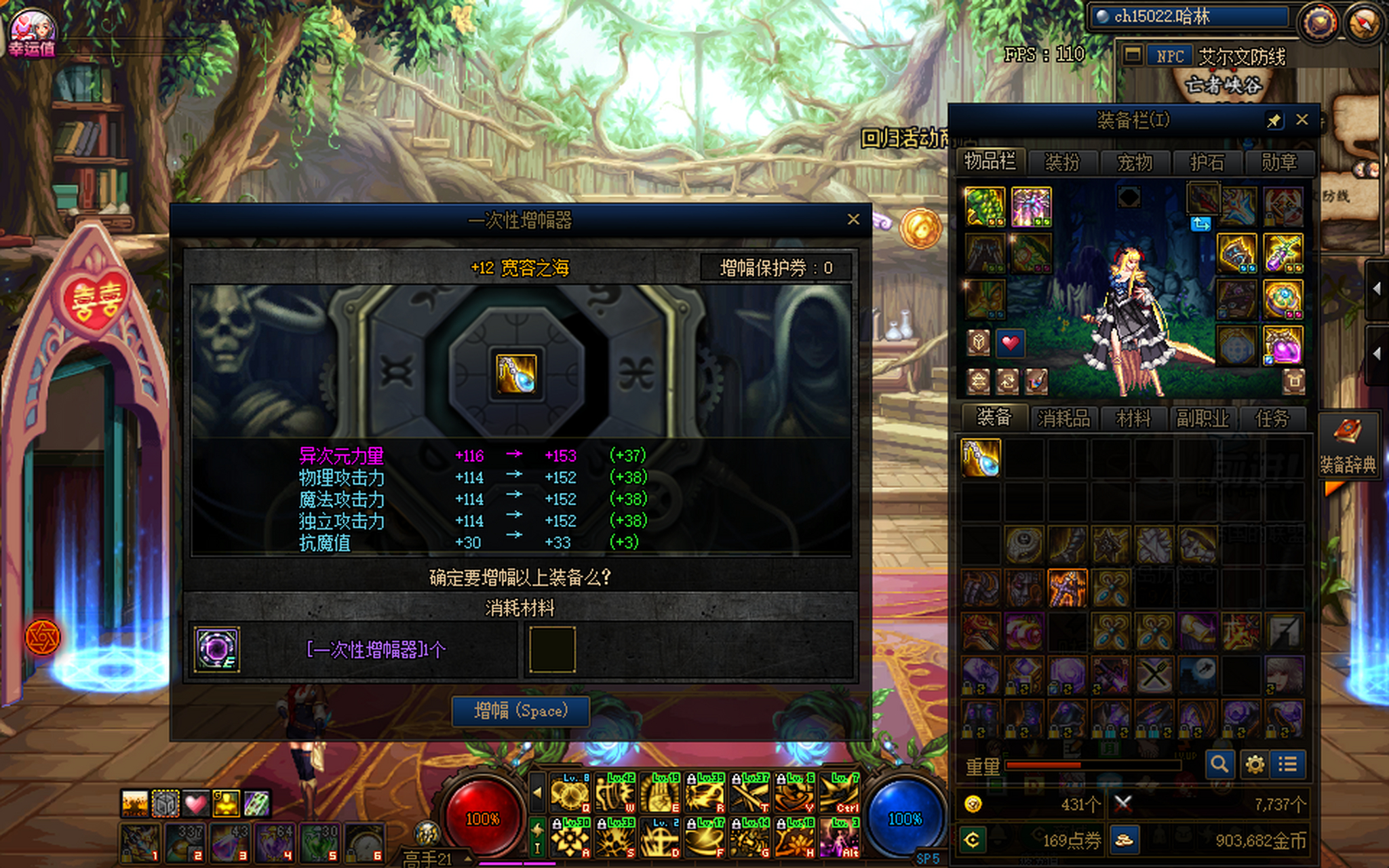The image size is (1389, 868).
Task: Close the 装备栏 inventory panel
Action: (1302, 120)
